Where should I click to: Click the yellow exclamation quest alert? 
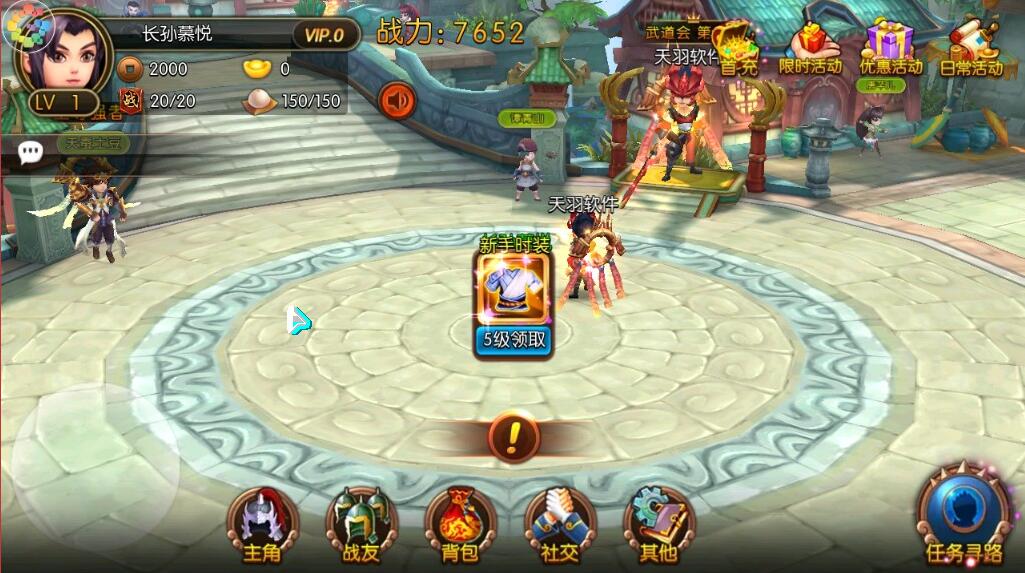(514, 436)
